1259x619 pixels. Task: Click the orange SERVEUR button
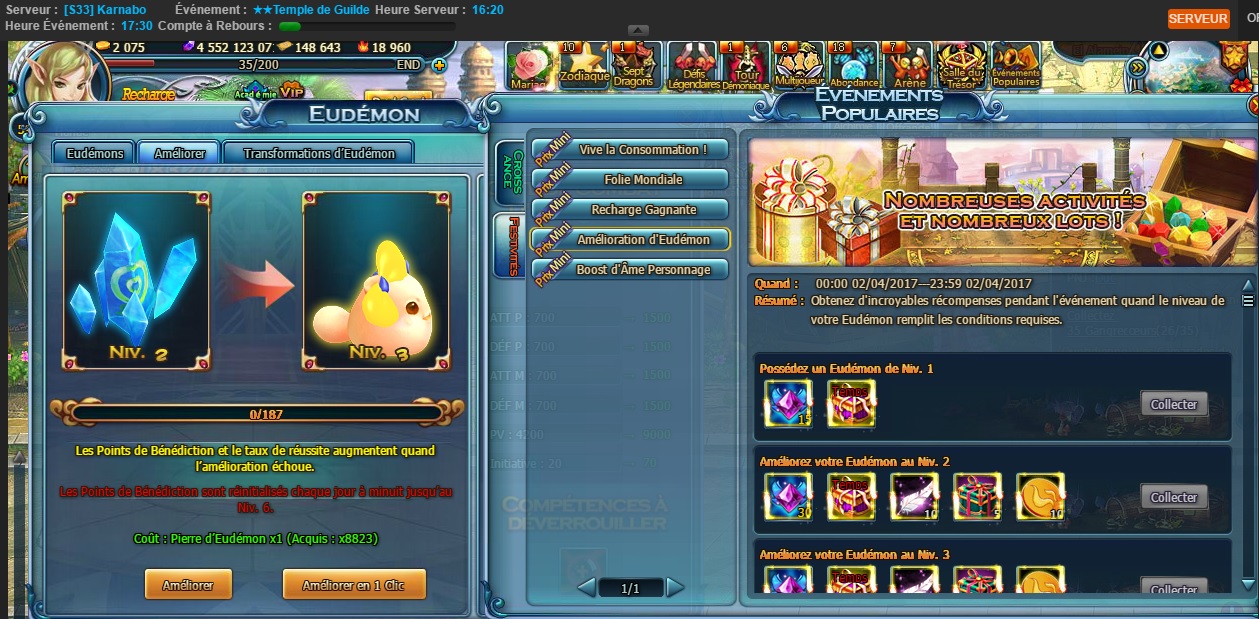(1198, 19)
